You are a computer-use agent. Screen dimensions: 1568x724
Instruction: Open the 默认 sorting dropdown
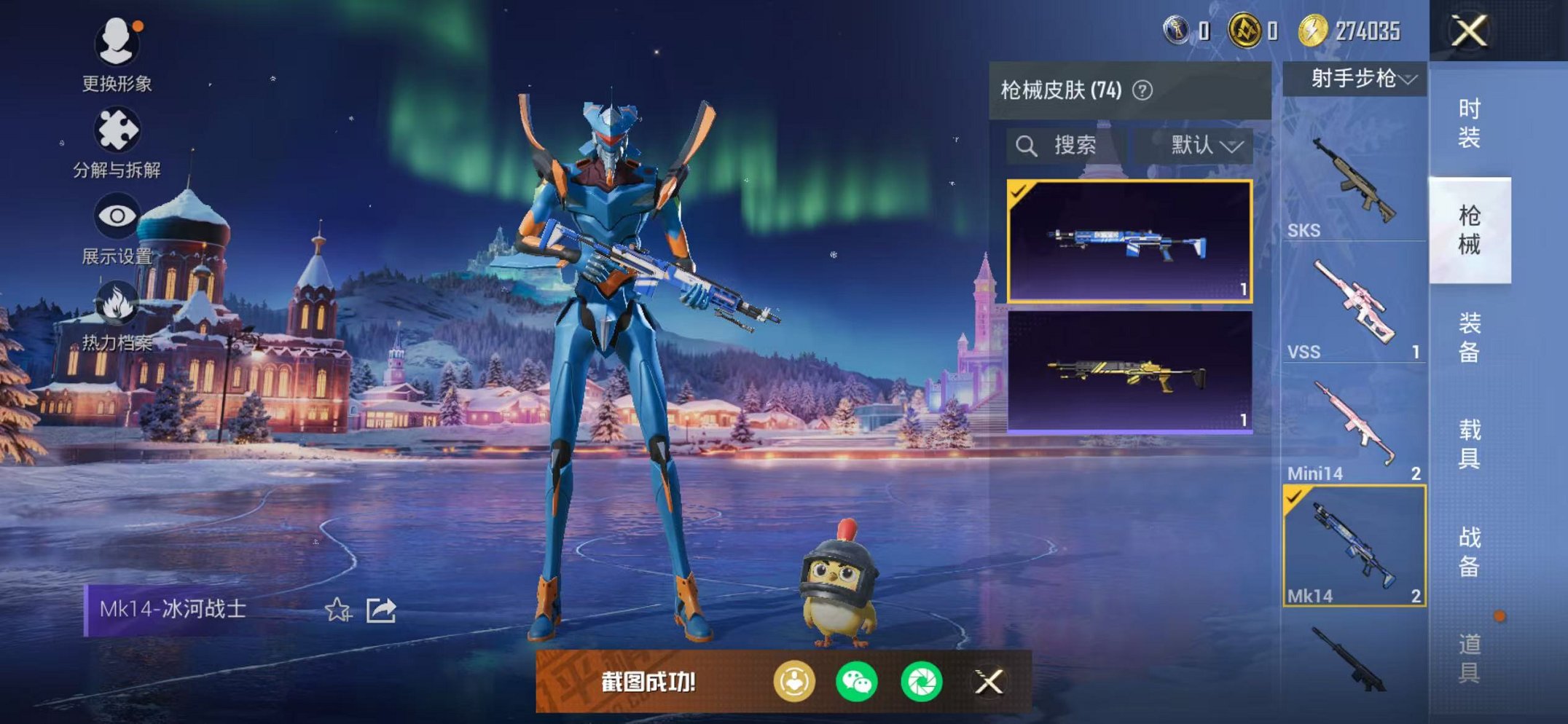[x=1199, y=146]
